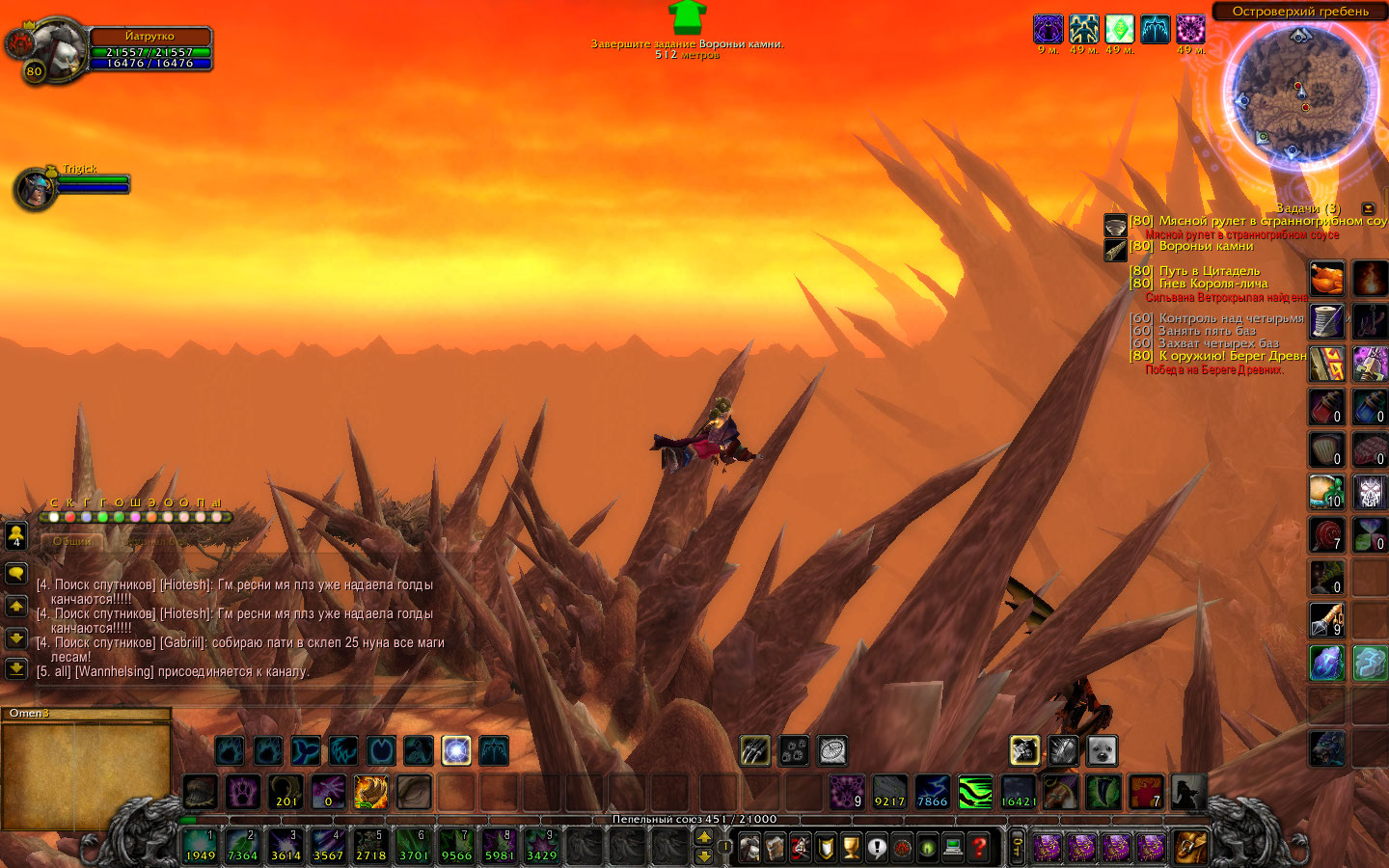Open the backpack bag slot
This screenshot has height=868, width=1389.
click(1190, 847)
